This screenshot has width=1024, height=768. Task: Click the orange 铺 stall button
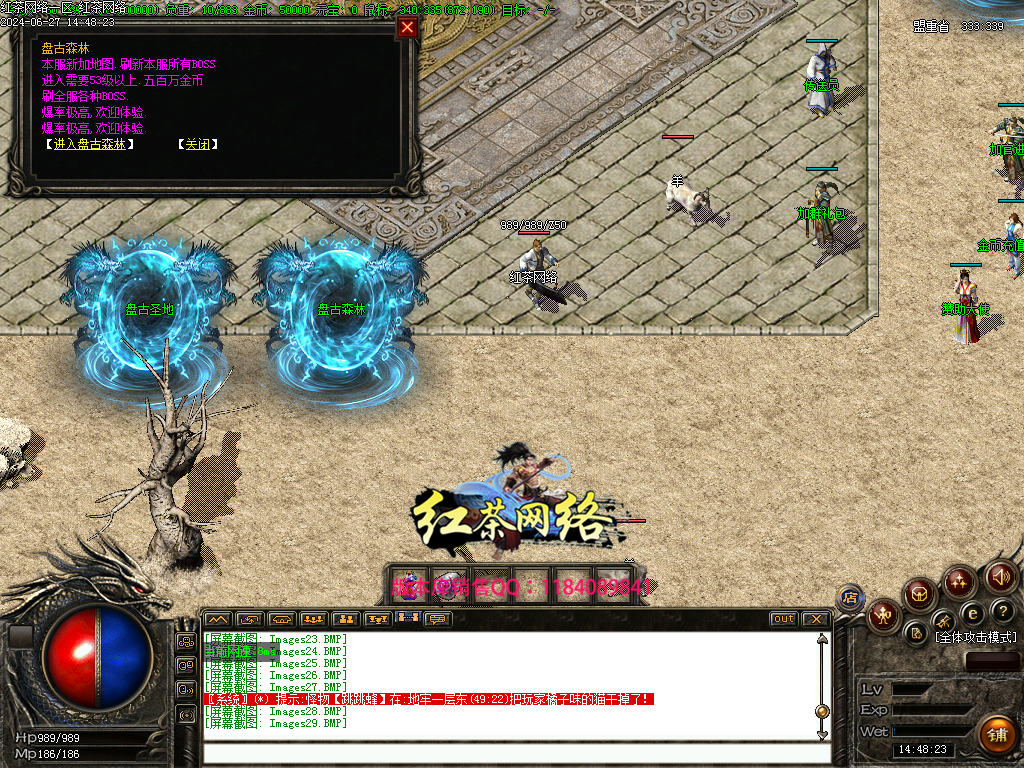[995, 735]
